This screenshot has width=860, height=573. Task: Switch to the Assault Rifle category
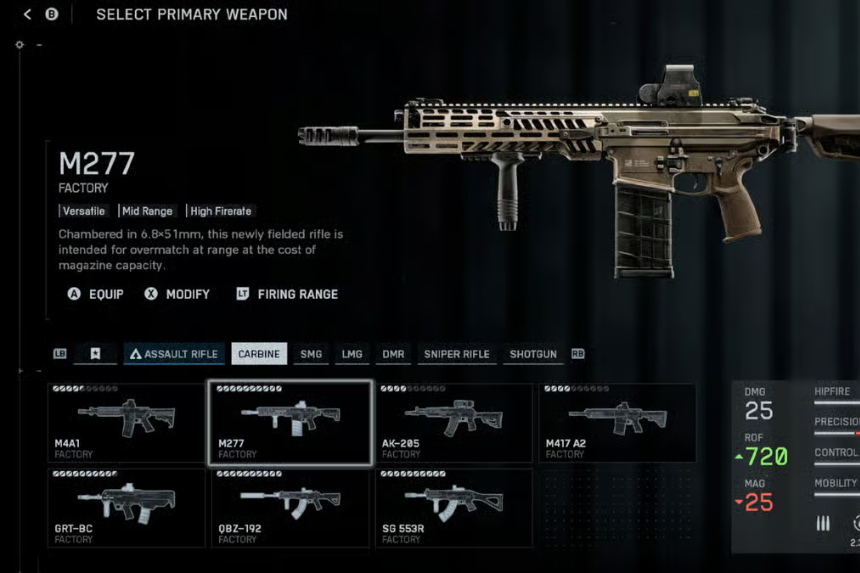pos(174,354)
